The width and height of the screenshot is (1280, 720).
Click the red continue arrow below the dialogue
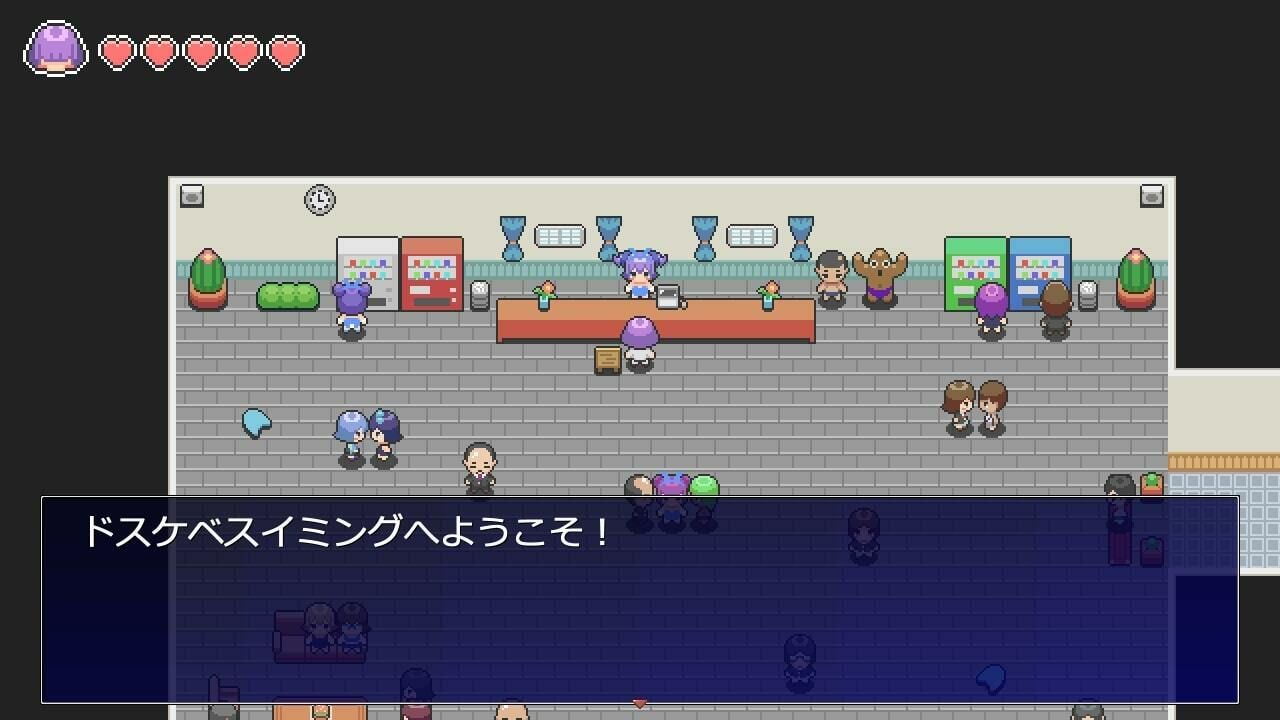pos(640,704)
